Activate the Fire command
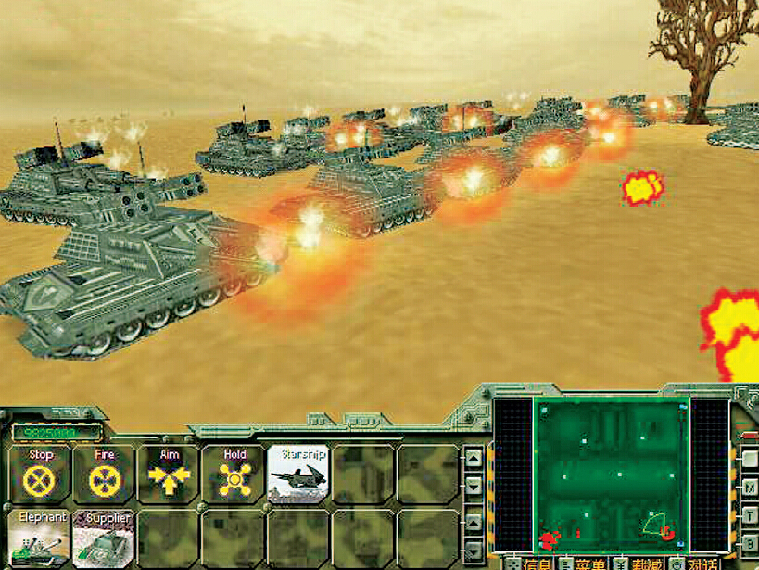 [104, 474]
